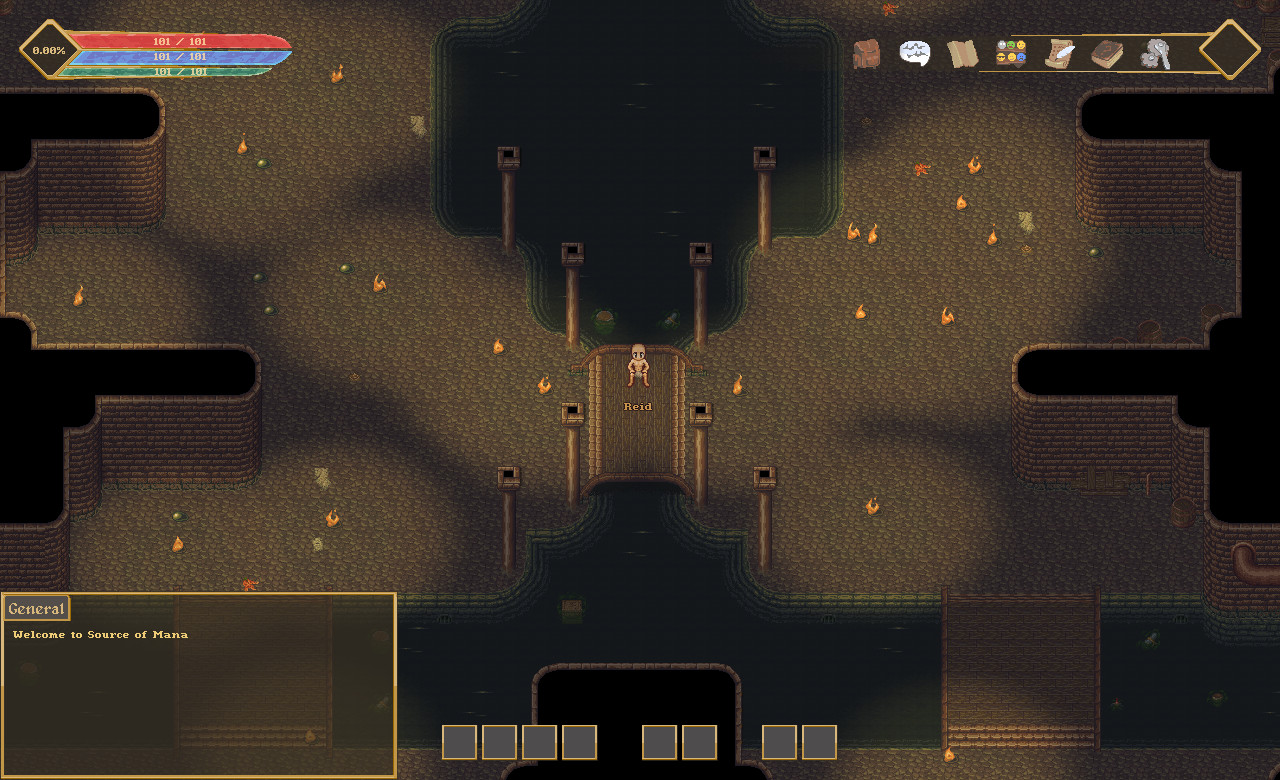Image resolution: width=1280 pixels, height=780 pixels.
Task: Open settings with the gears icon
Action: pyautogui.click(x=1155, y=54)
